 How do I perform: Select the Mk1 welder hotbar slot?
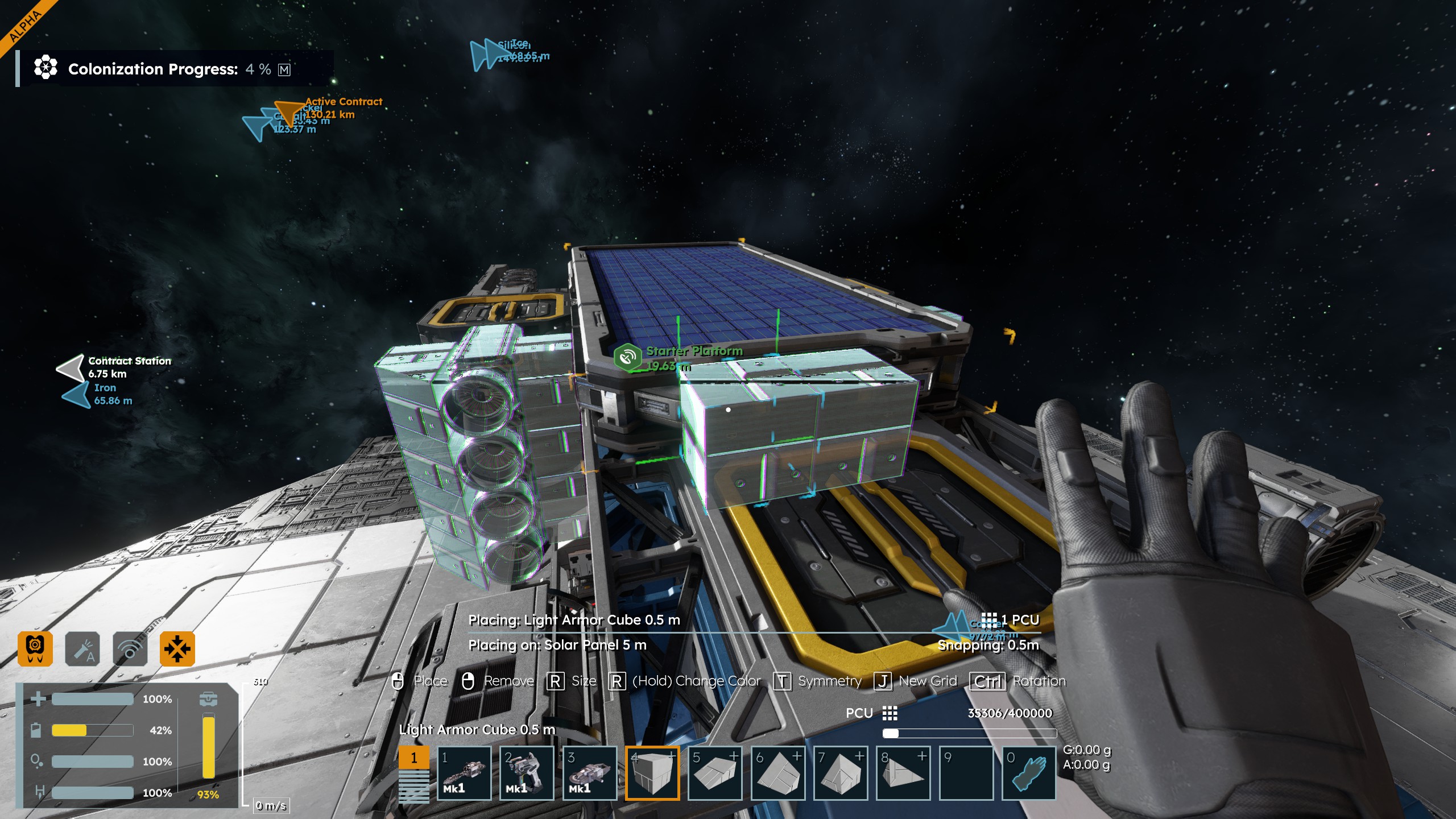tap(527, 773)
